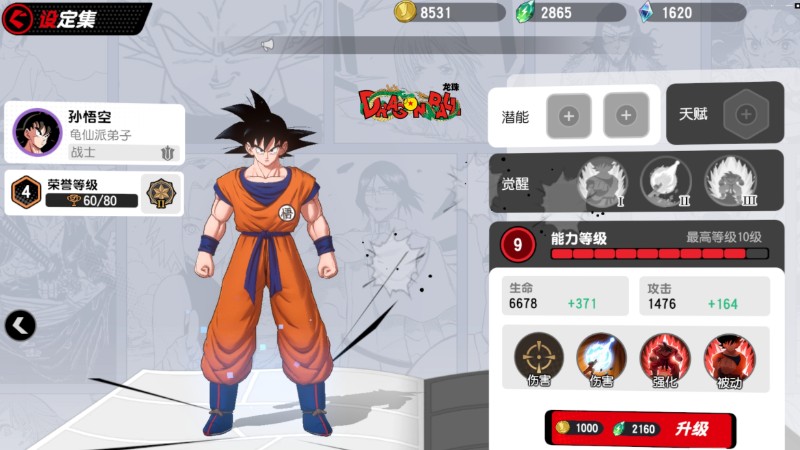
Task: Select awakening stage III icon
Action: 730,182
